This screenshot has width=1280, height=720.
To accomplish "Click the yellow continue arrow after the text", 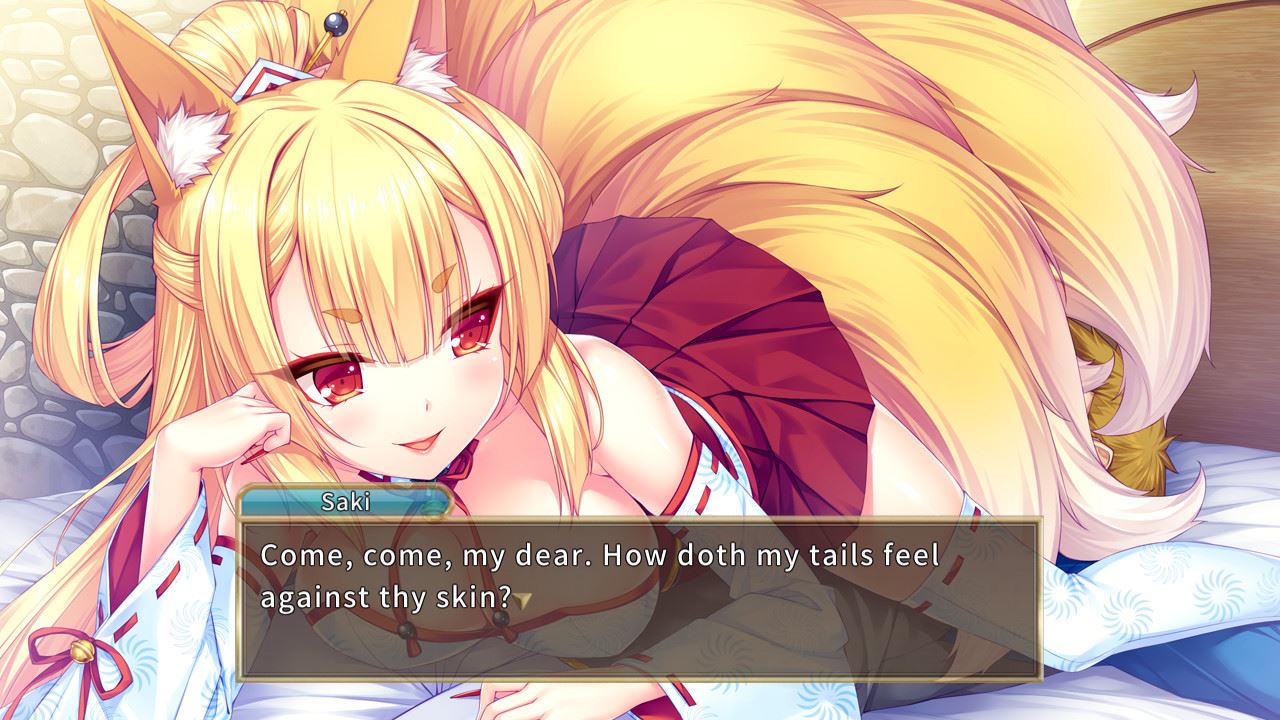I will pos(523,599).
